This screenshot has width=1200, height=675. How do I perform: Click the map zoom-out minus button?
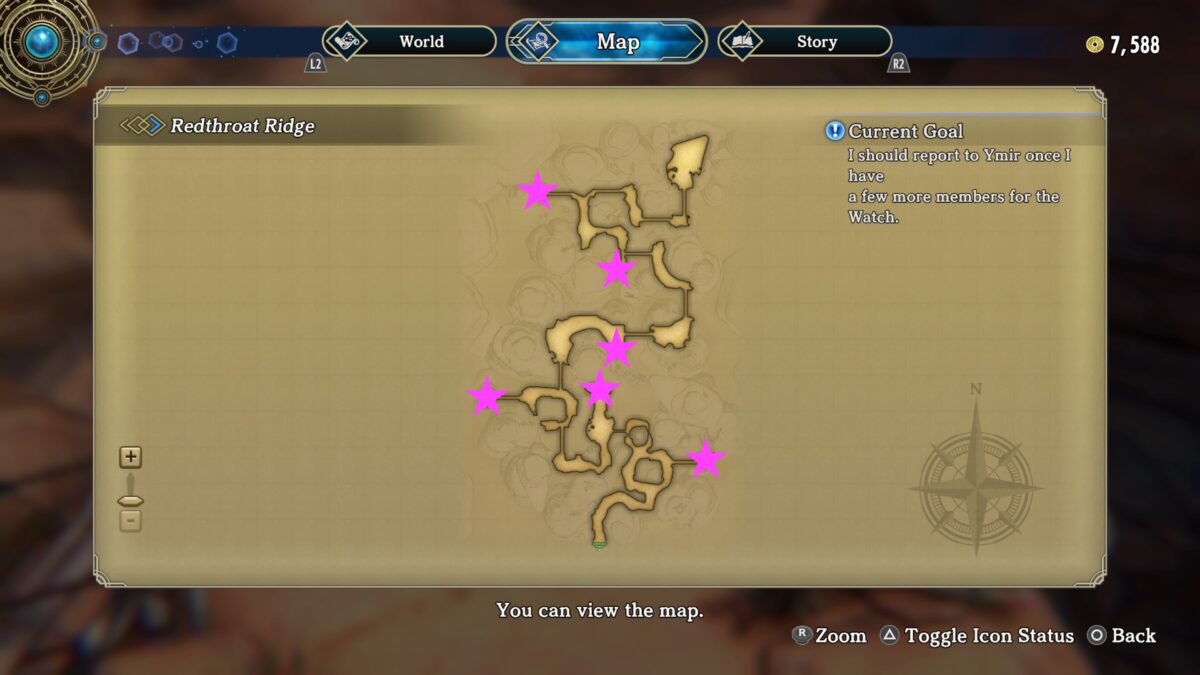point(131,521)
